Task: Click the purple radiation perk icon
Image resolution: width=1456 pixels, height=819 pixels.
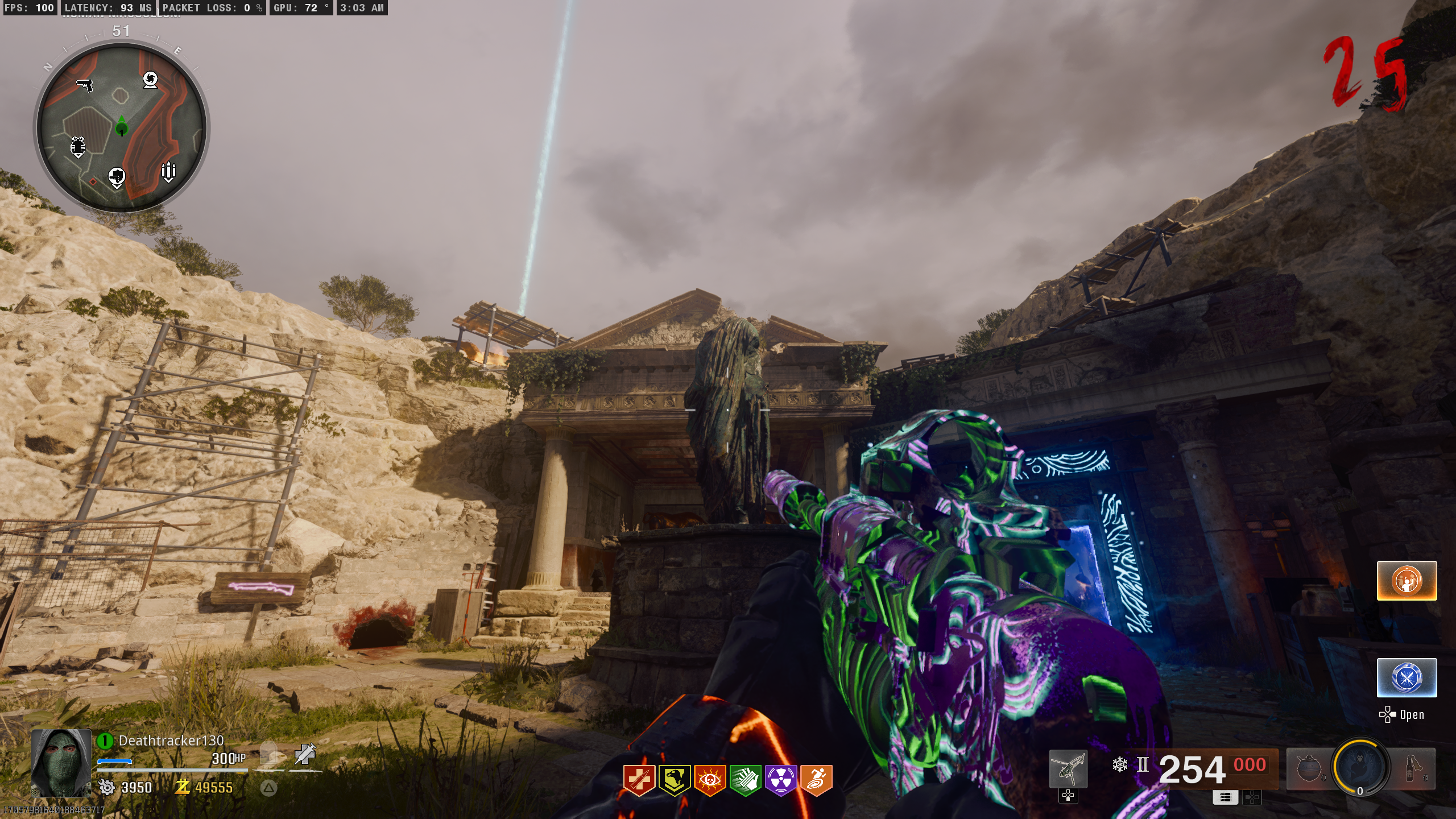Action: (x=781, y=780)
